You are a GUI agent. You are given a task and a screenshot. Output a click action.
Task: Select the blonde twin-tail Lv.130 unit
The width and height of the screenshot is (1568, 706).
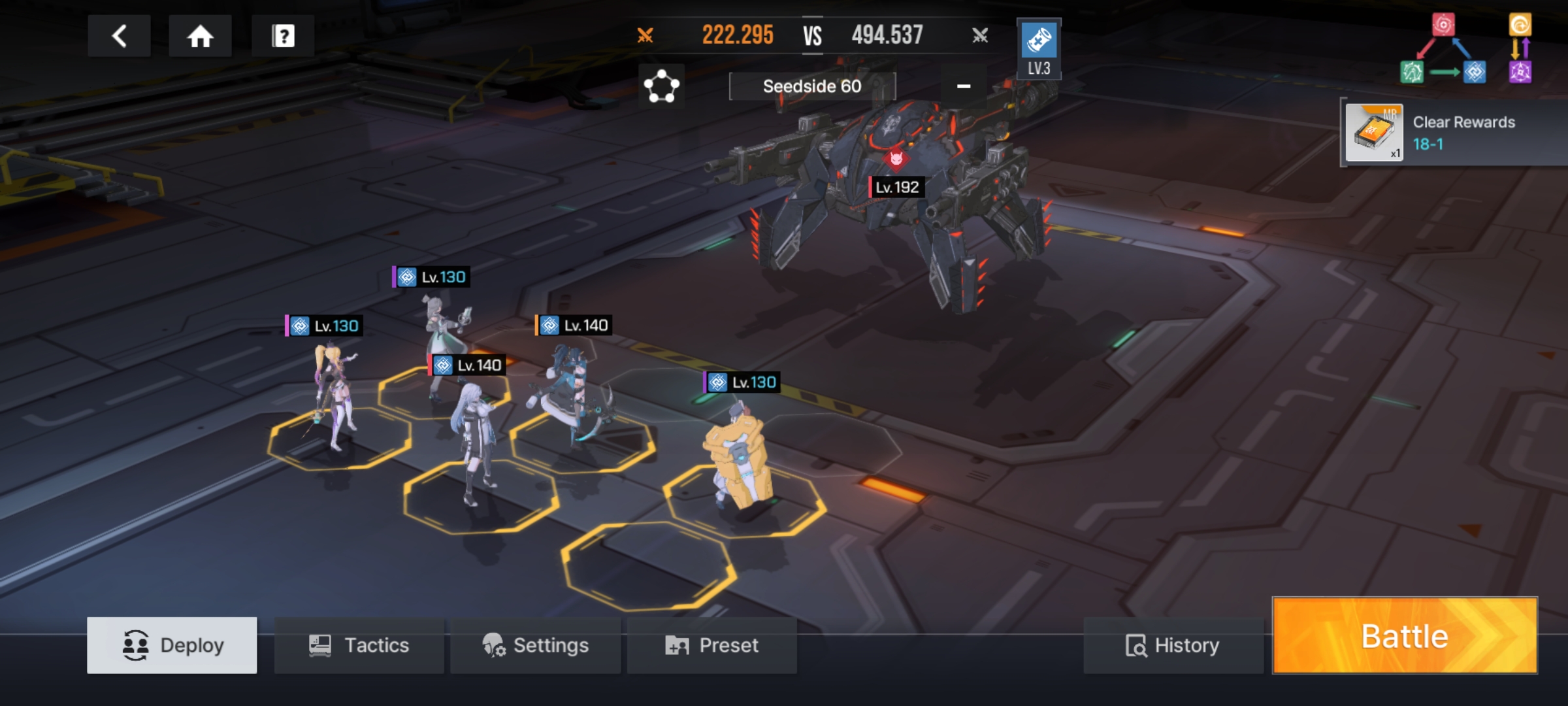coord(335,399)
